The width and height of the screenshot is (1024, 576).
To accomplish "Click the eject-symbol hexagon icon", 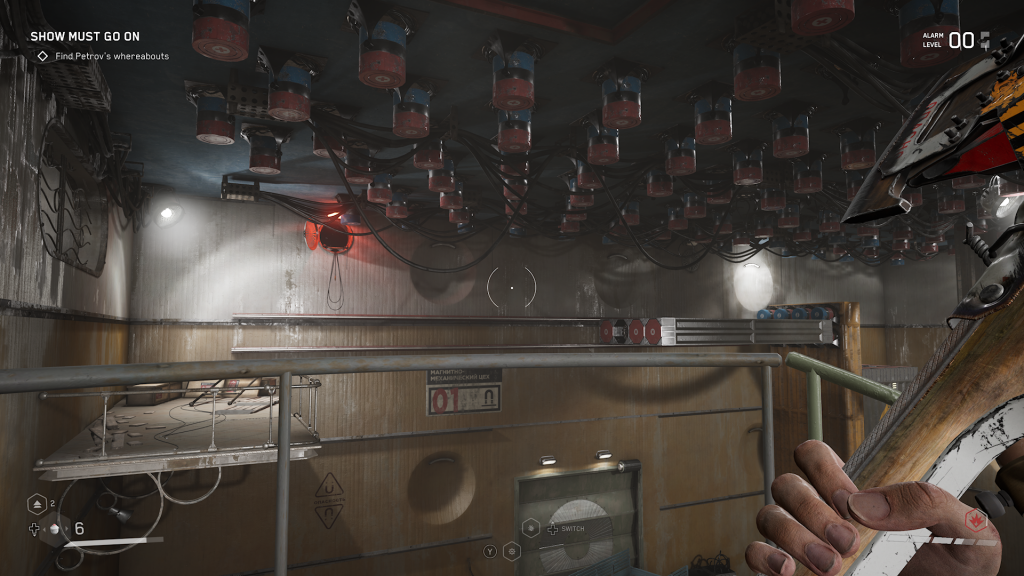I will pos(35,505).
